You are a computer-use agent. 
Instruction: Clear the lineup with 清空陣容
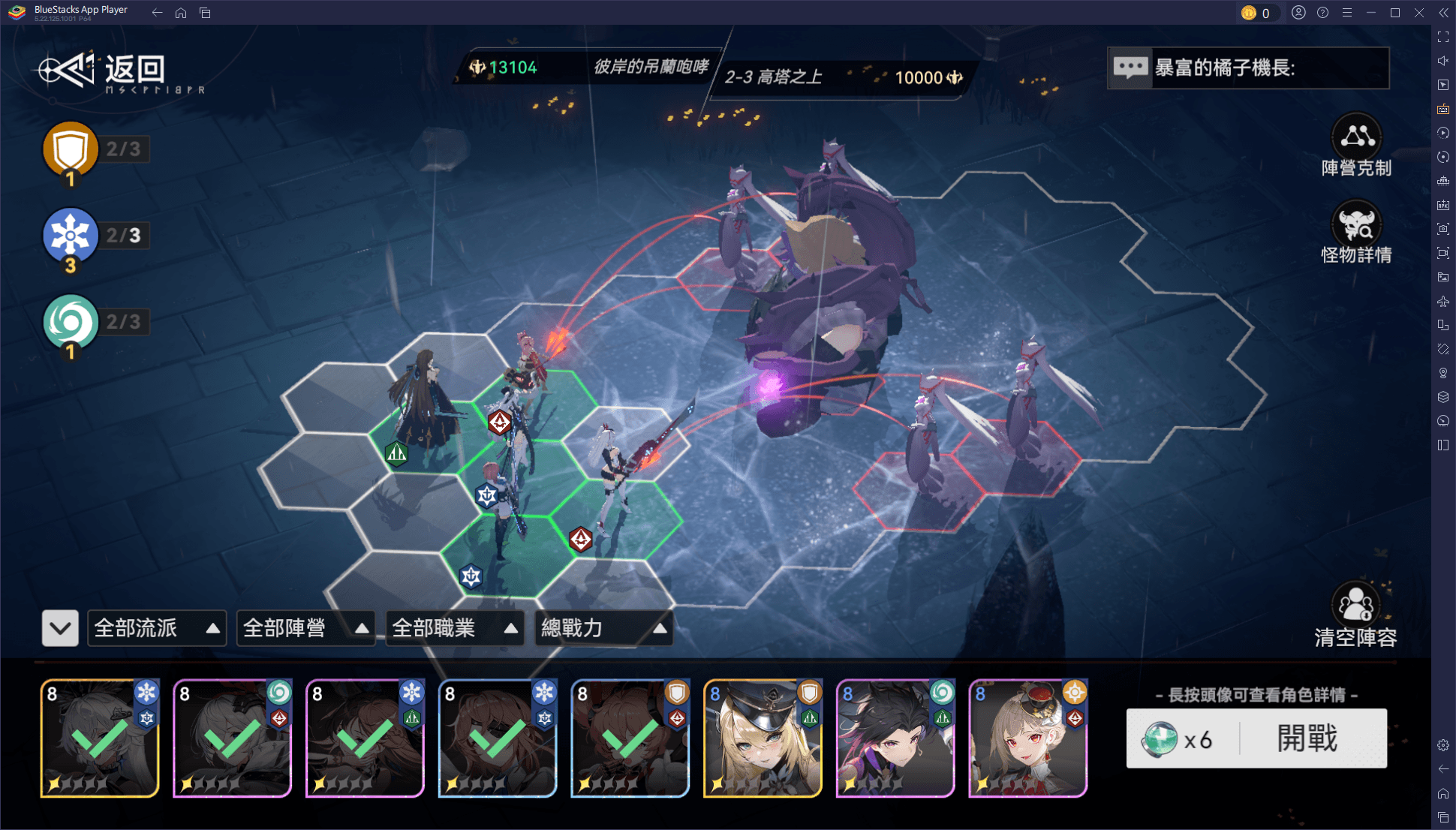click(1355, 615)
